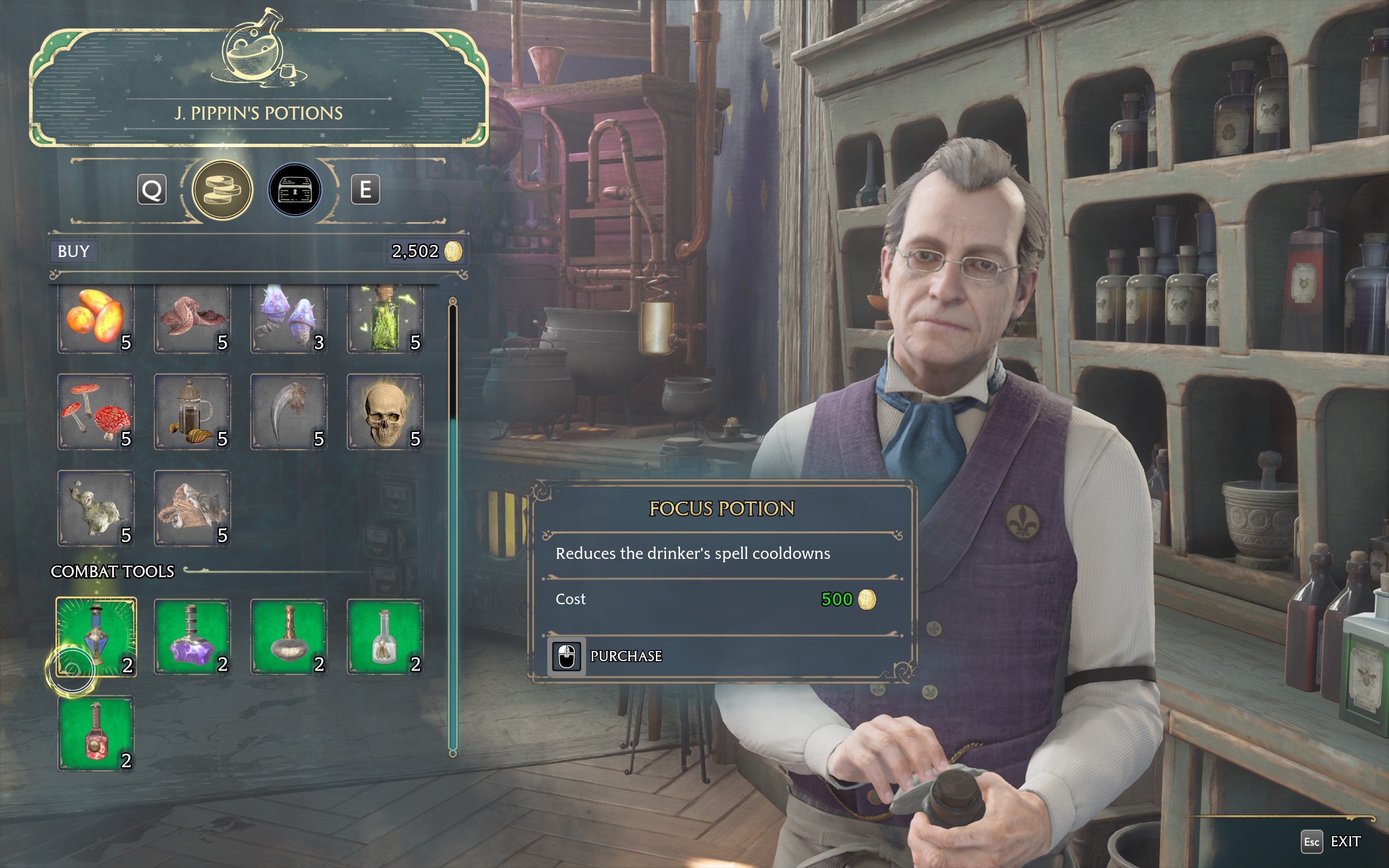Select the highlighted Focus Potion slot
Image resolution: width=1389 pixels, height=868 pixels.
[x=96, y=637]
